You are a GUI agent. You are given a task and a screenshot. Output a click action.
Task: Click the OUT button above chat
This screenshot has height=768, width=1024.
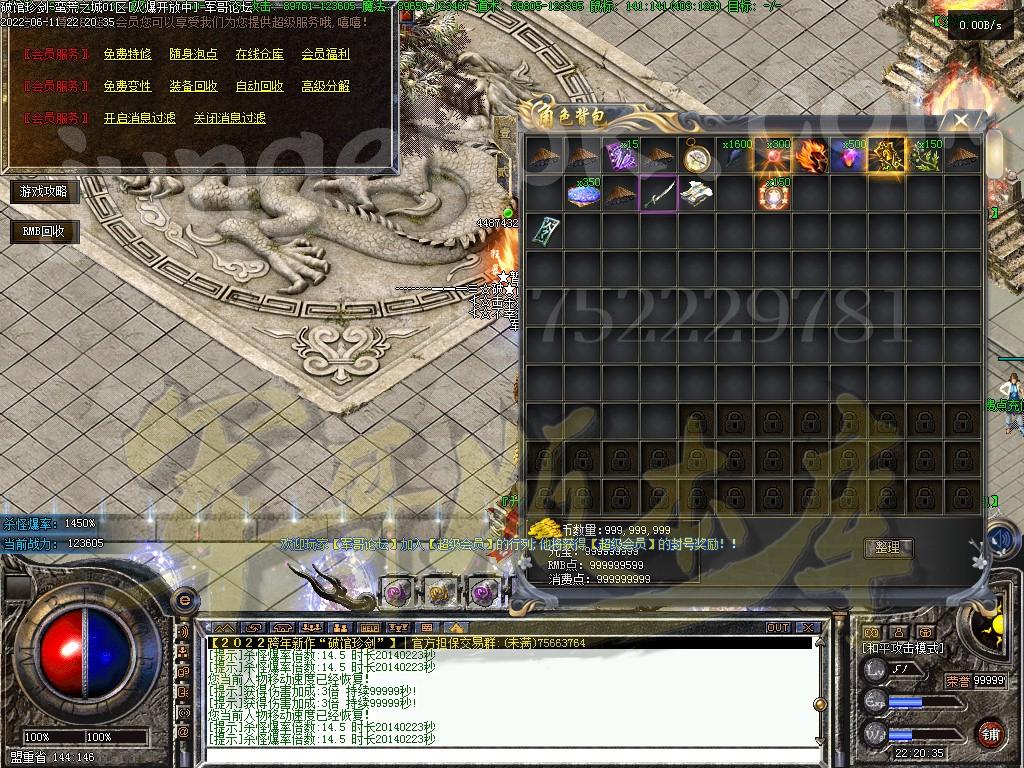point(777,628)
